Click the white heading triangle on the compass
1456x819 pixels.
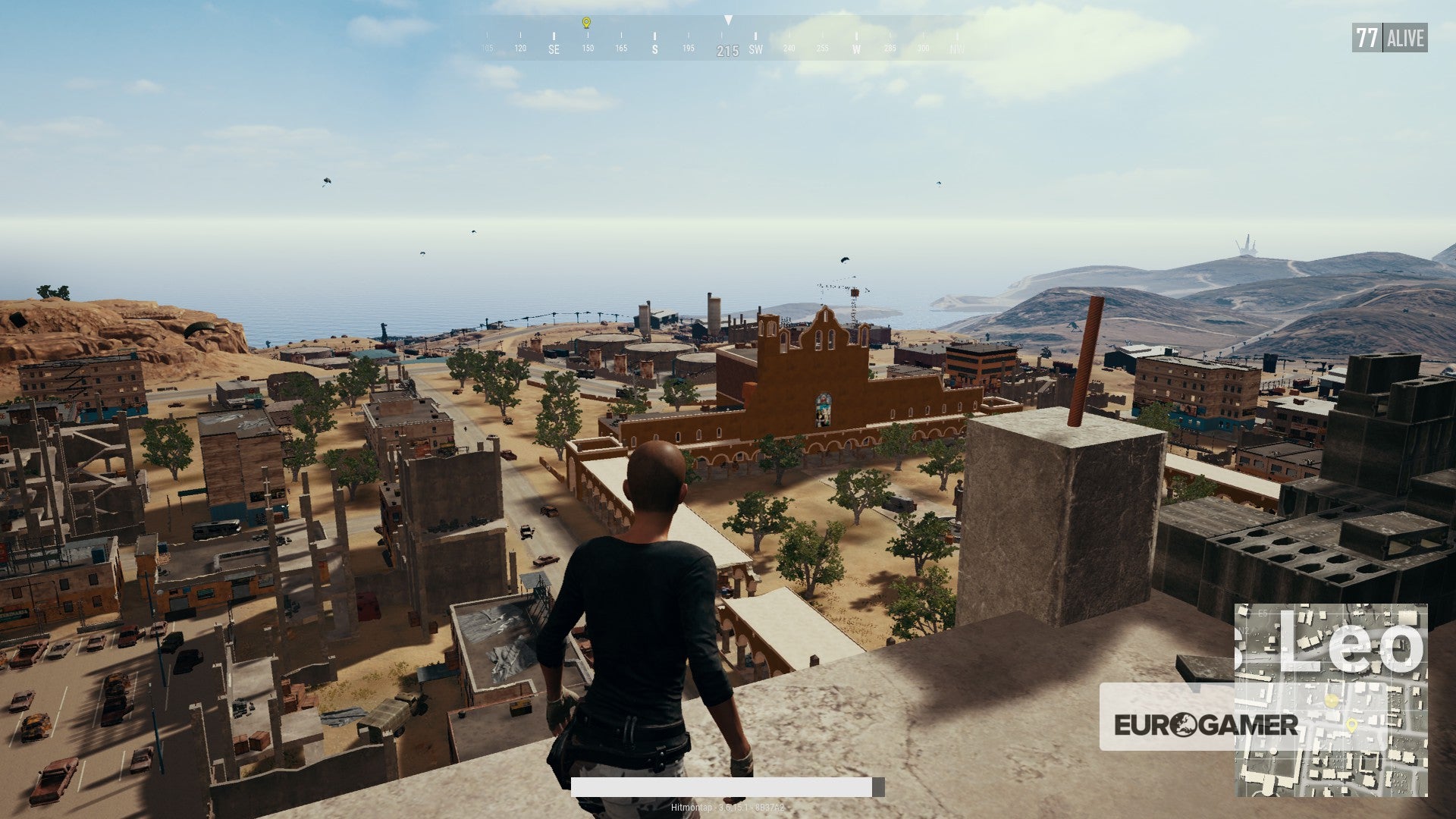(729, 19)
